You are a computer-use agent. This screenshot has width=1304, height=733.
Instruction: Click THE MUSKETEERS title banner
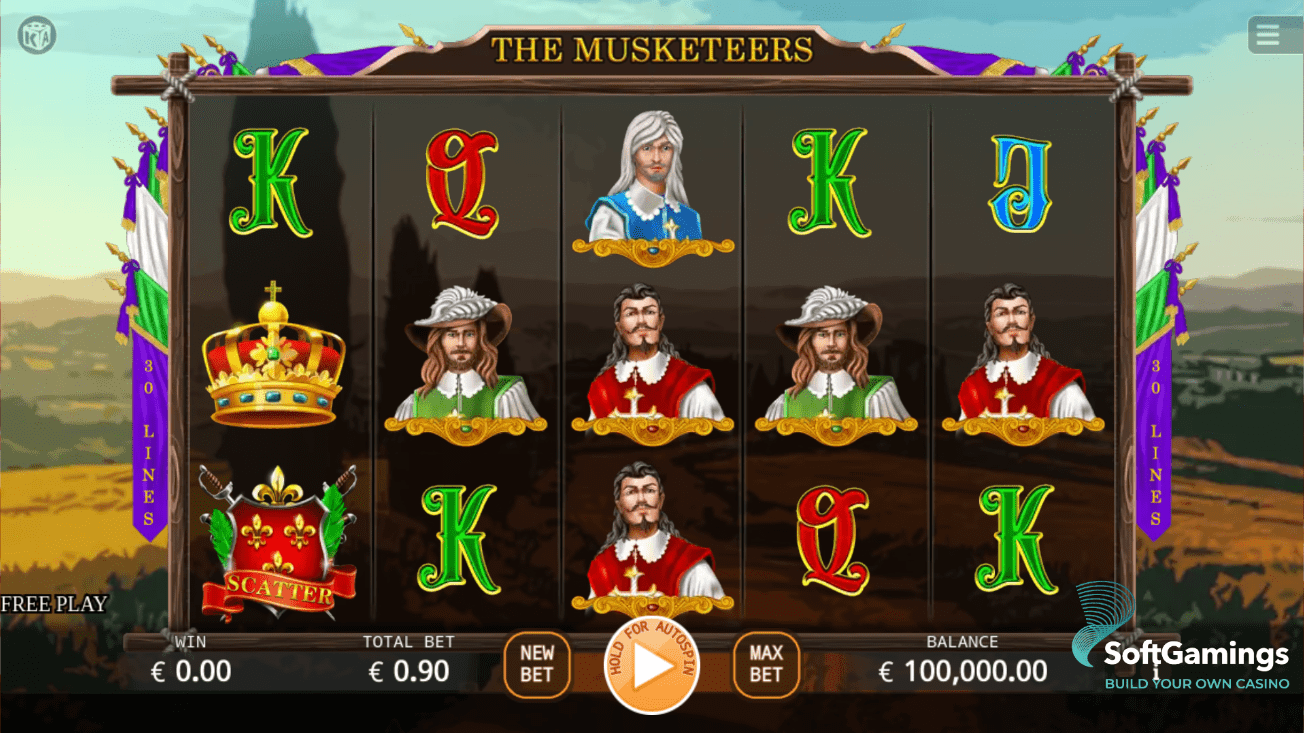point(652,45)
